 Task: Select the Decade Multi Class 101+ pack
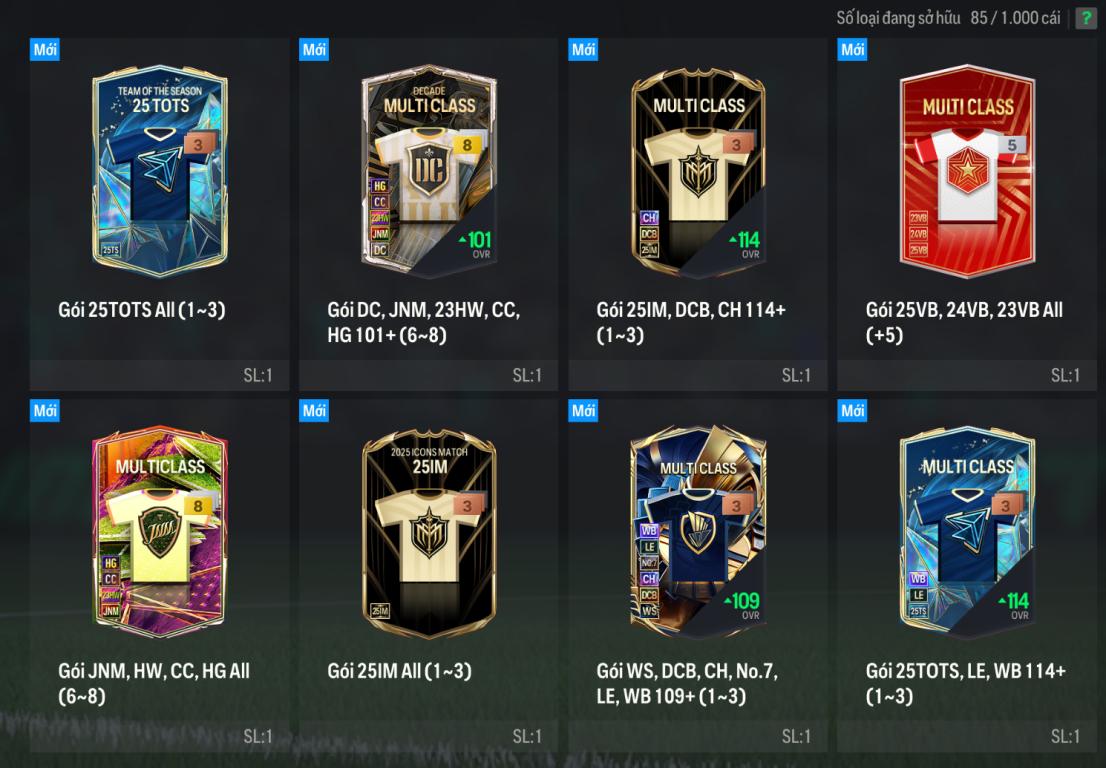click(x=429, y=170)
